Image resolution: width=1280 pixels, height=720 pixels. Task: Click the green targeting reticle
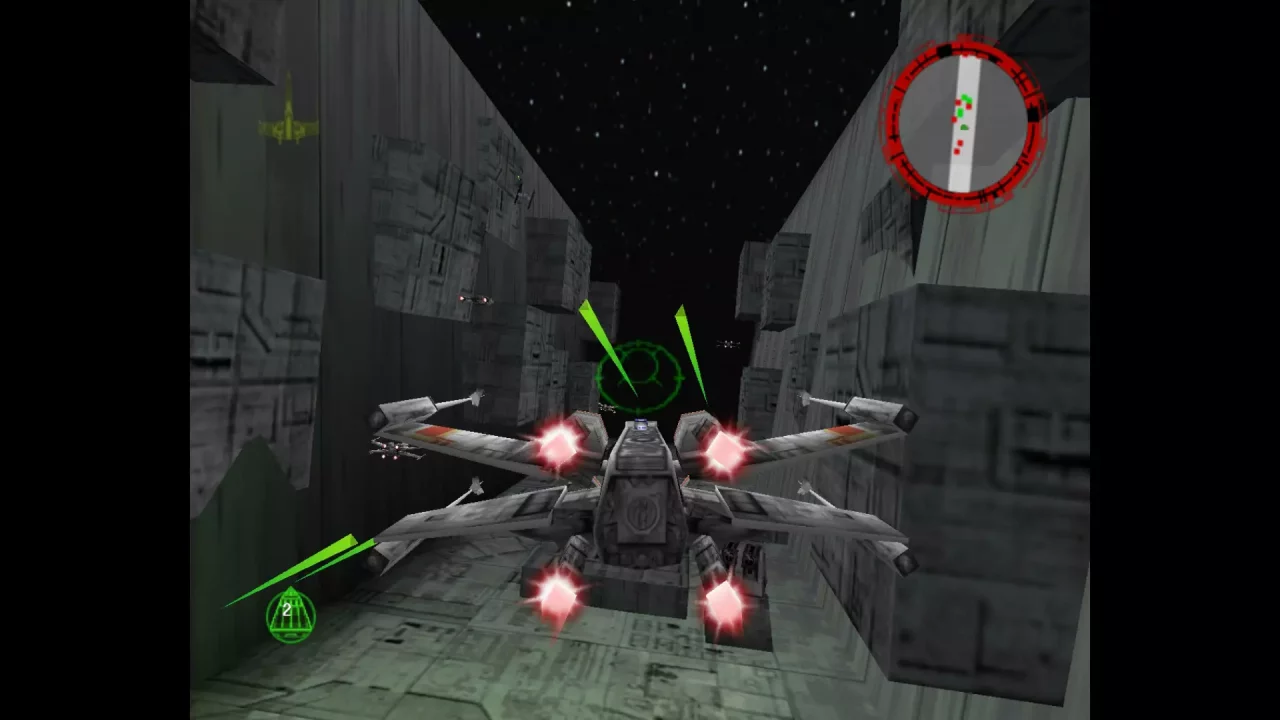coord(640,375)
